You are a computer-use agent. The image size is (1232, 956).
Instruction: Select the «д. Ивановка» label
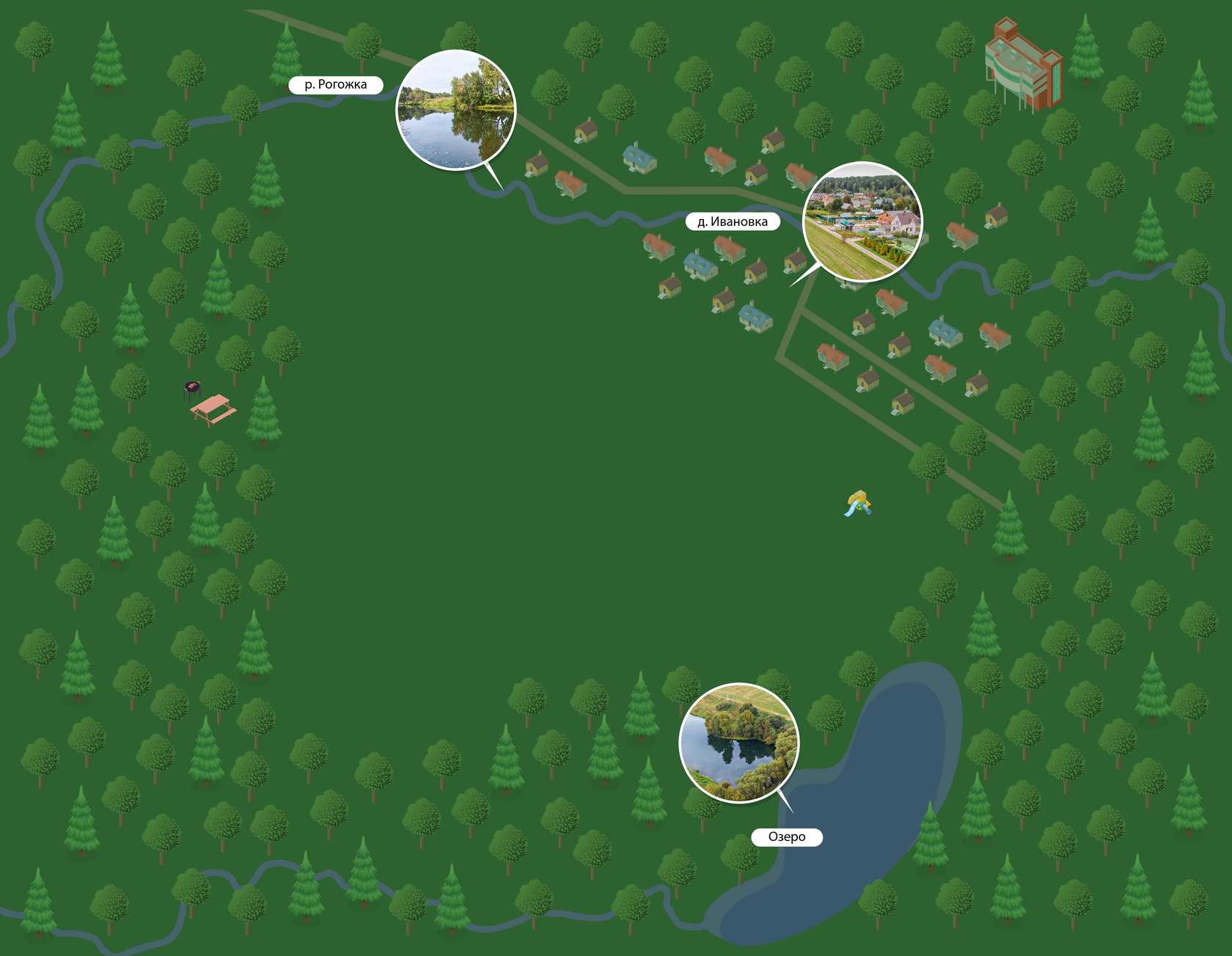pos(732,222)
